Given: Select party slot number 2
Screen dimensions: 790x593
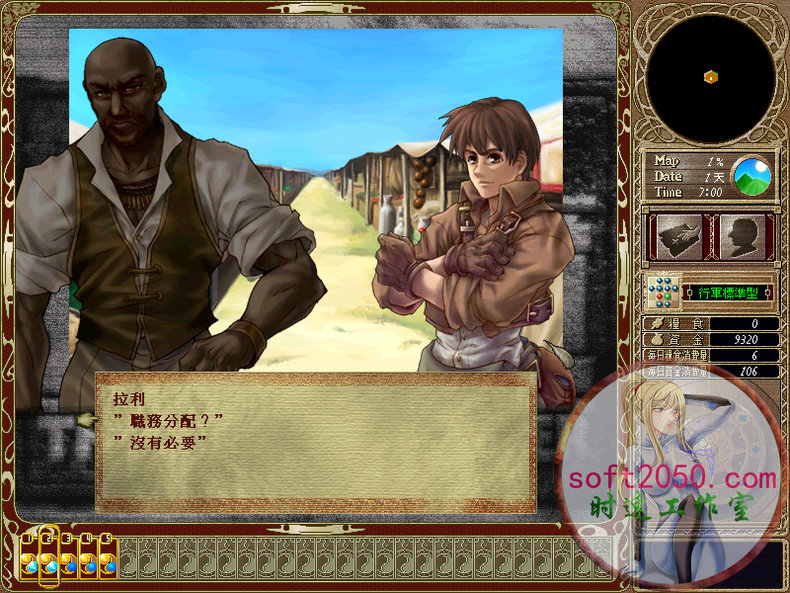Looking at the screenshot, I should click(48, 557).
